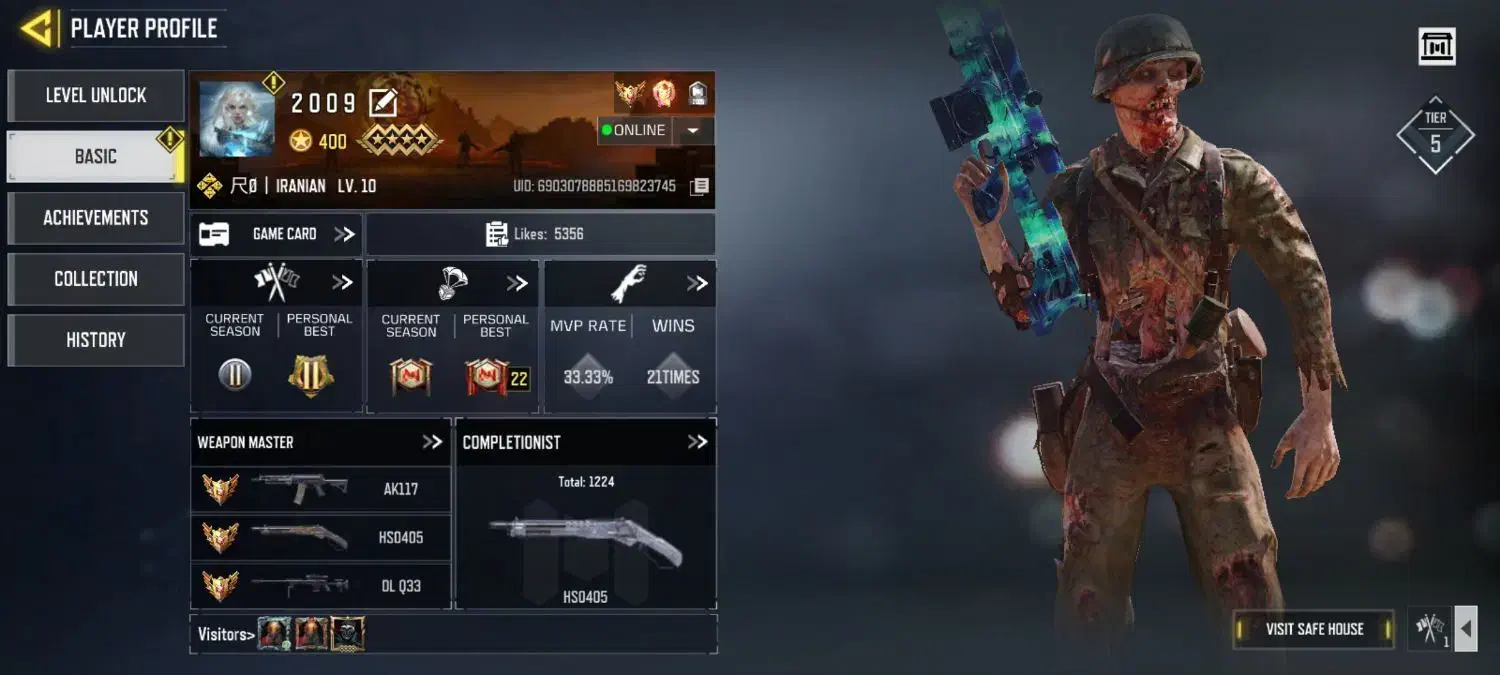Viewport: 1500px width, 675px height.
Task: Open the Tier 5 badge
Action: pyautogui.click(x=1435, y=135)
